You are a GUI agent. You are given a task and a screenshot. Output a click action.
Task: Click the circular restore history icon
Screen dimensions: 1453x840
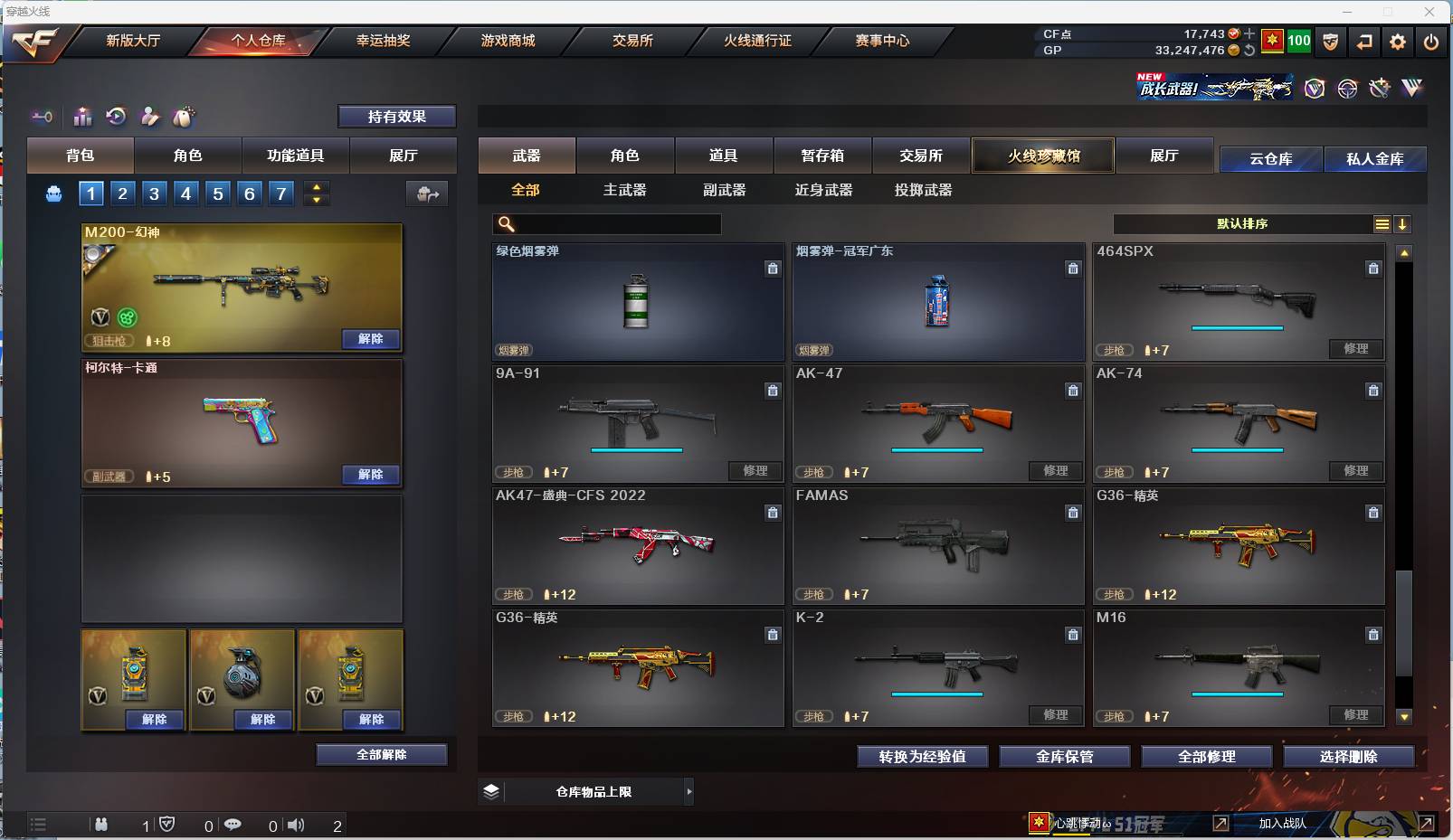[117, 117]
